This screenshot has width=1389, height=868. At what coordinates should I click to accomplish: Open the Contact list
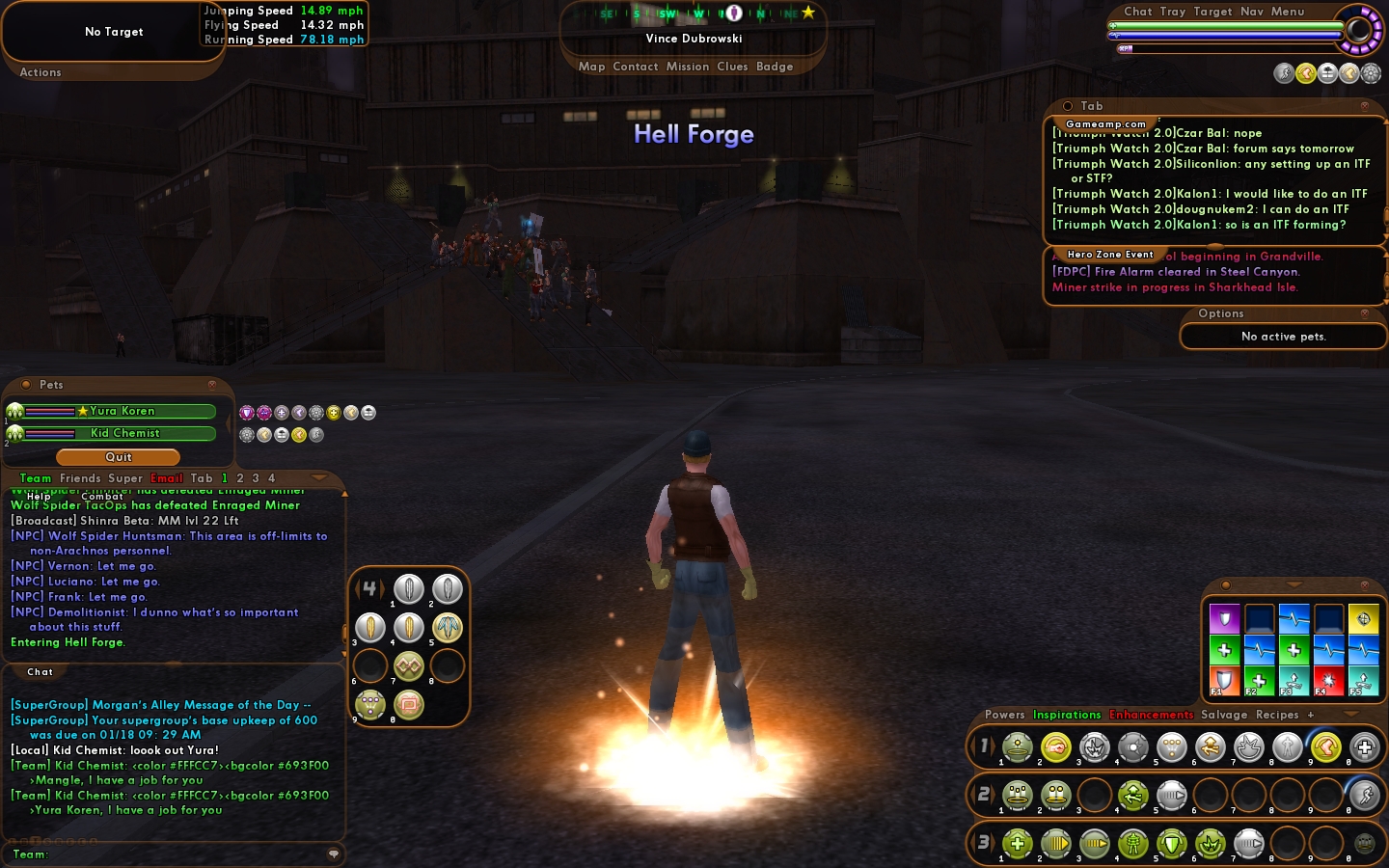(635, 67)
